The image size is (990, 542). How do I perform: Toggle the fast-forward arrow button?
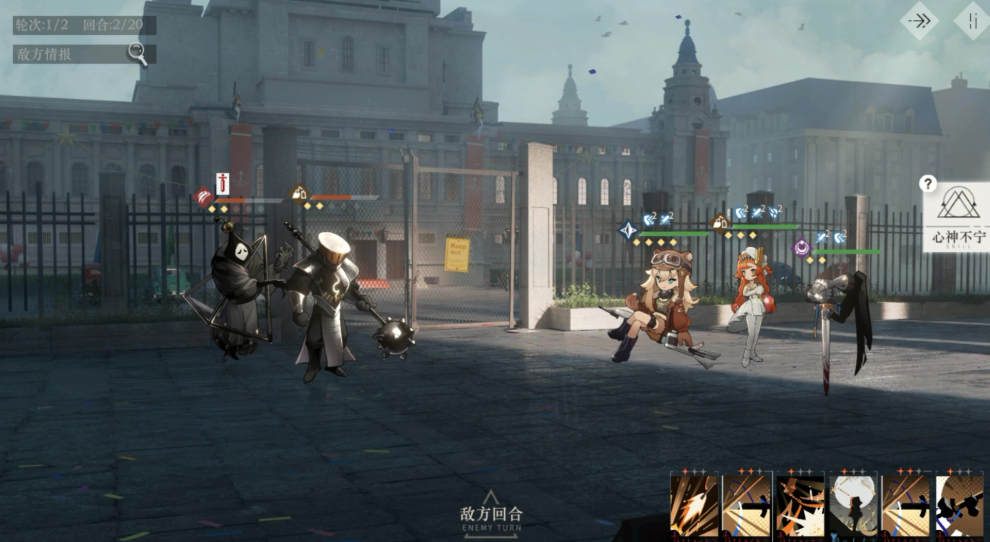tap(919, 20)
